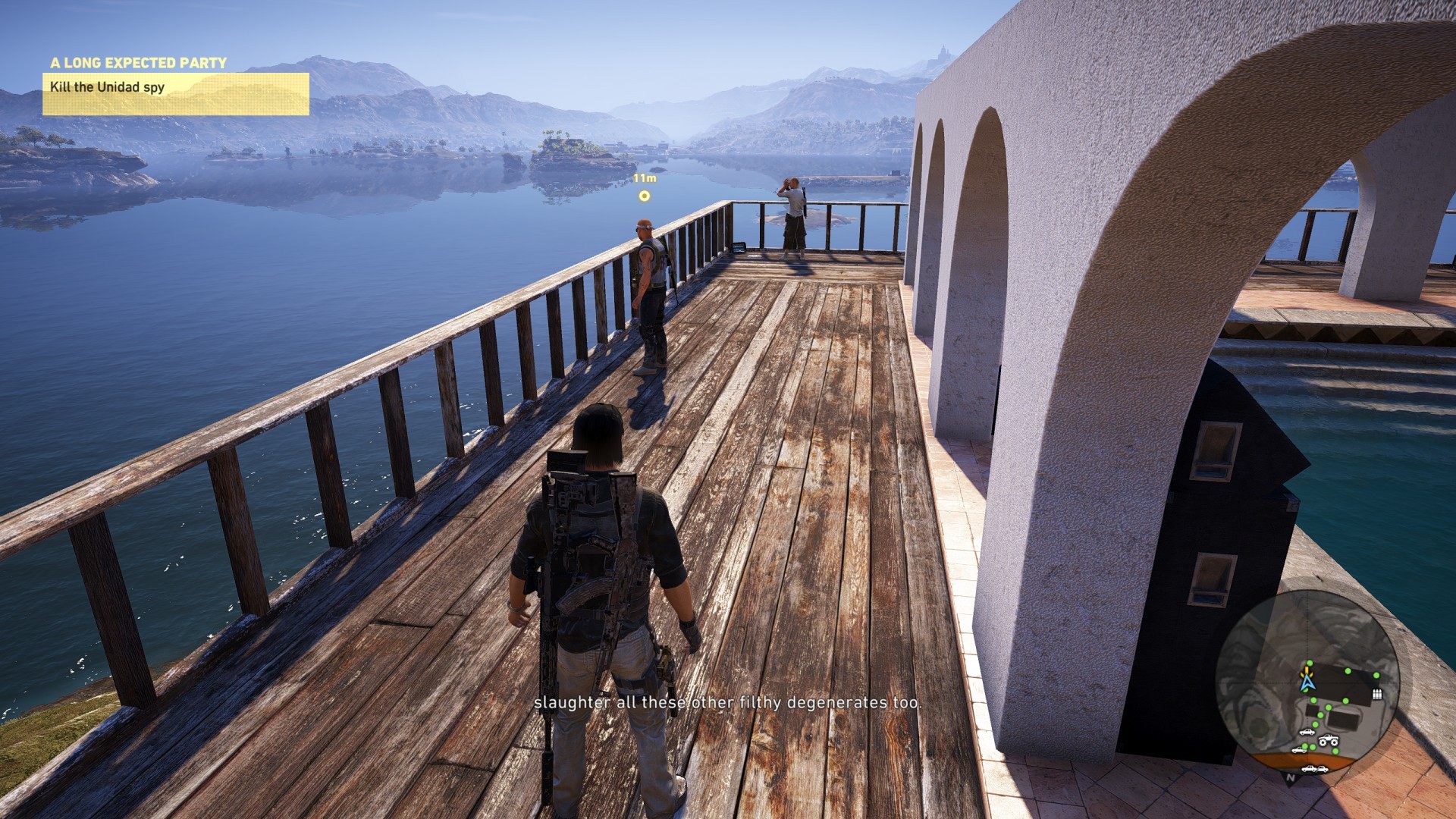Select the player arrow on the minimap
1456x819 pixels.
pyautogui.click(x=1307, y=682)
